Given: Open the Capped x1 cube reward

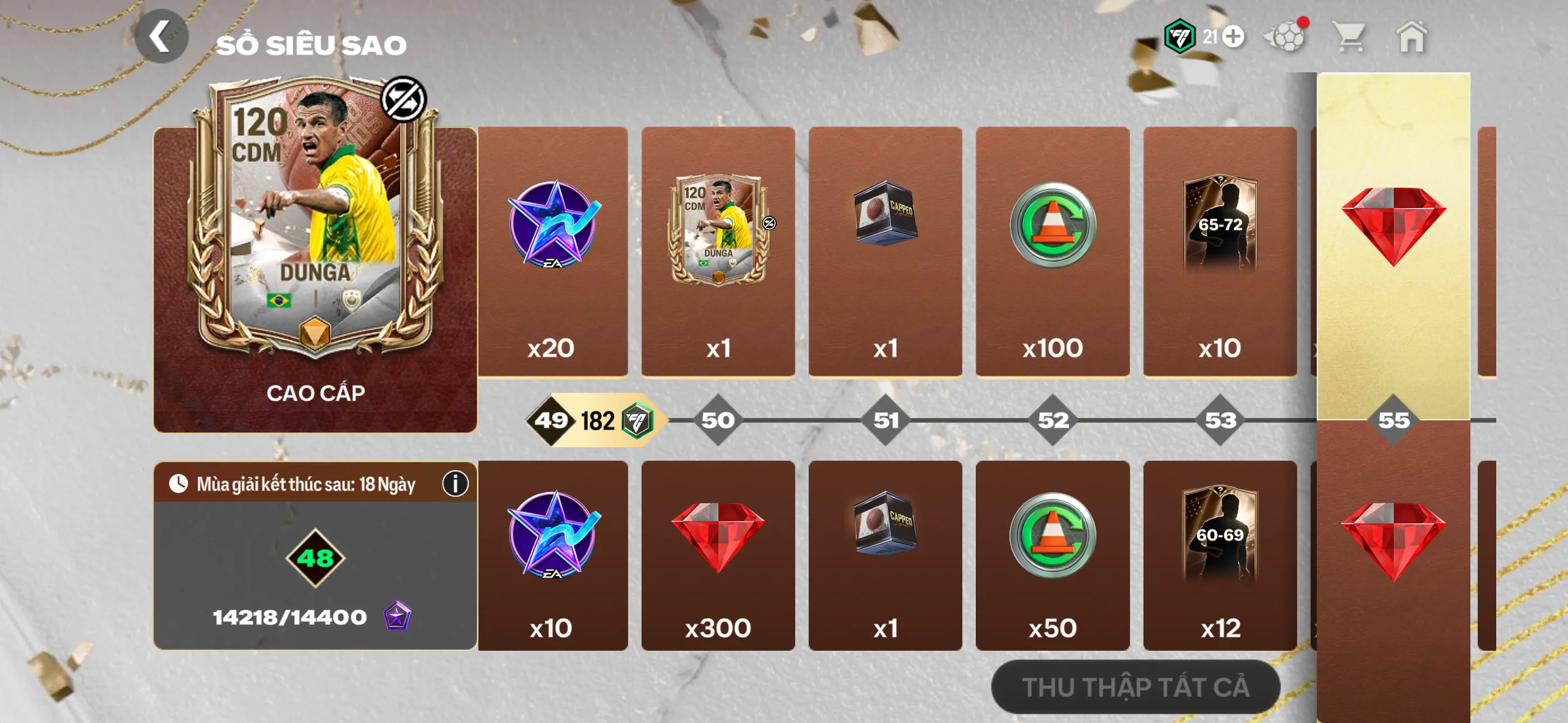Looking at the screenshot, I should tap(884, 247).
